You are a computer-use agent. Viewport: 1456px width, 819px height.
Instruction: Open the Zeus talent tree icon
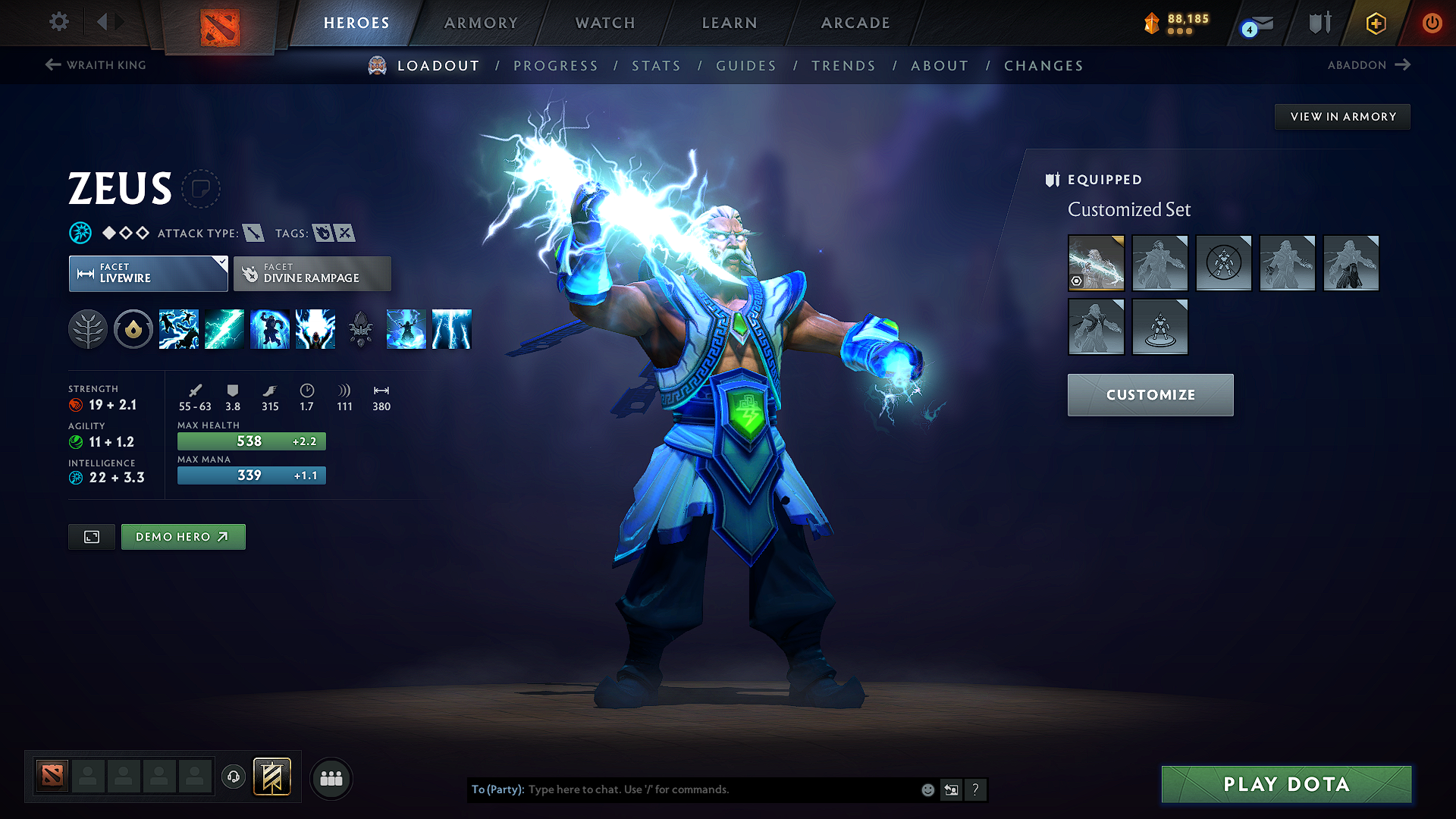pos(89,328)
